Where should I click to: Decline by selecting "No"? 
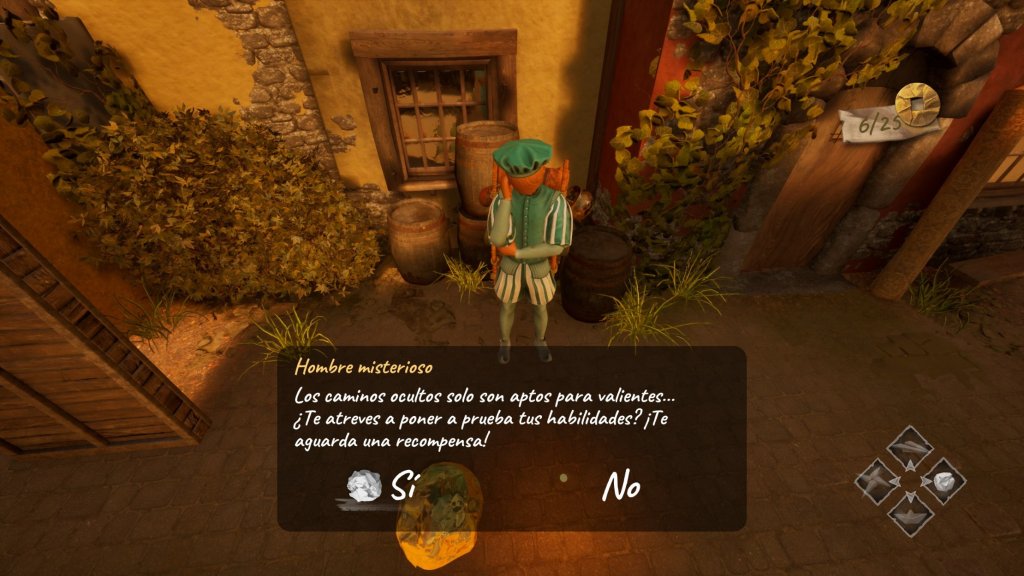click(621, 487)
